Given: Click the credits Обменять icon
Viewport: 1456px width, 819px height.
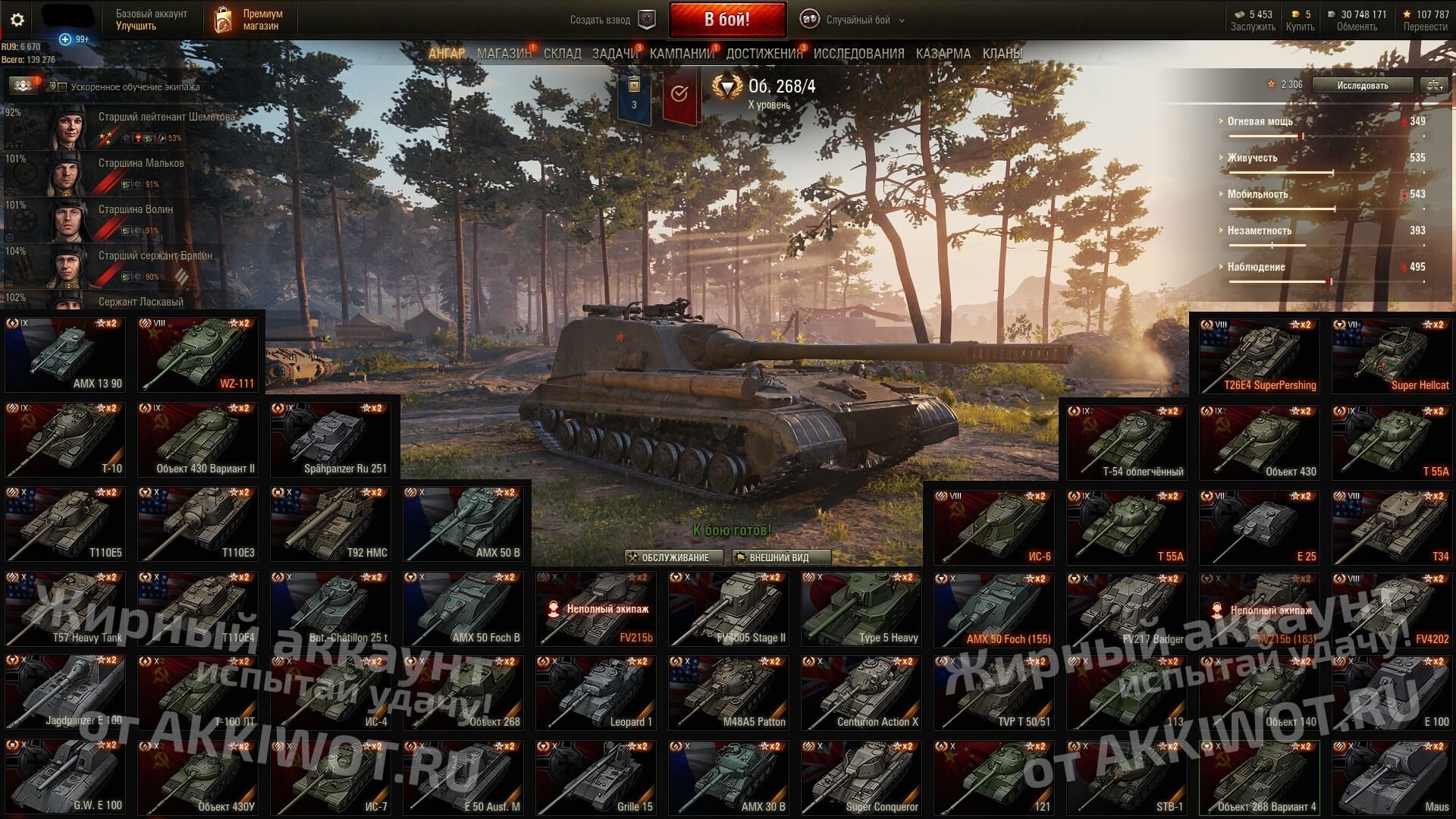Looking at the screenshot, I should coord(1332,14).
